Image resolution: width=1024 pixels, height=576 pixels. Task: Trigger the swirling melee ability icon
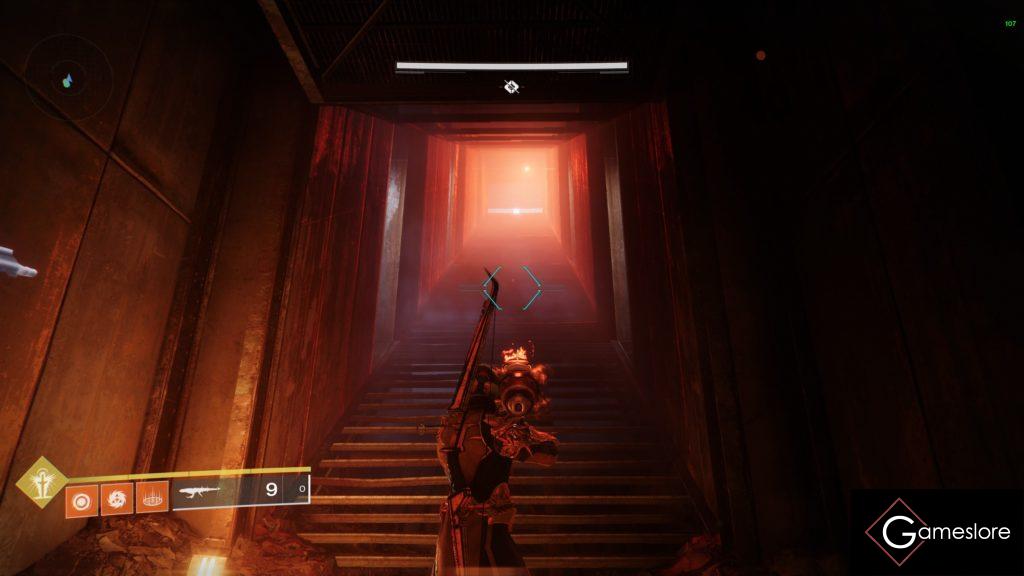116,497
